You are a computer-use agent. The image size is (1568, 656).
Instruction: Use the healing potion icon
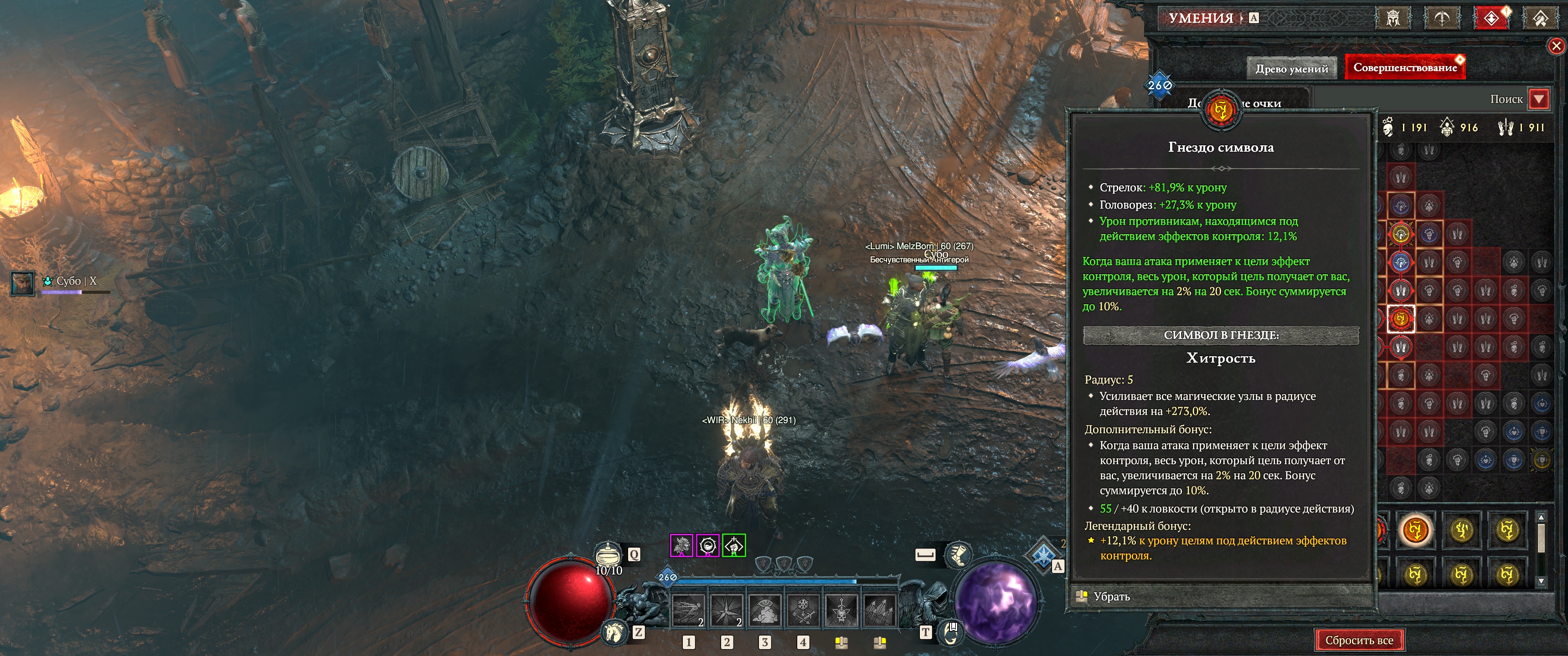(x=608, y=555)
